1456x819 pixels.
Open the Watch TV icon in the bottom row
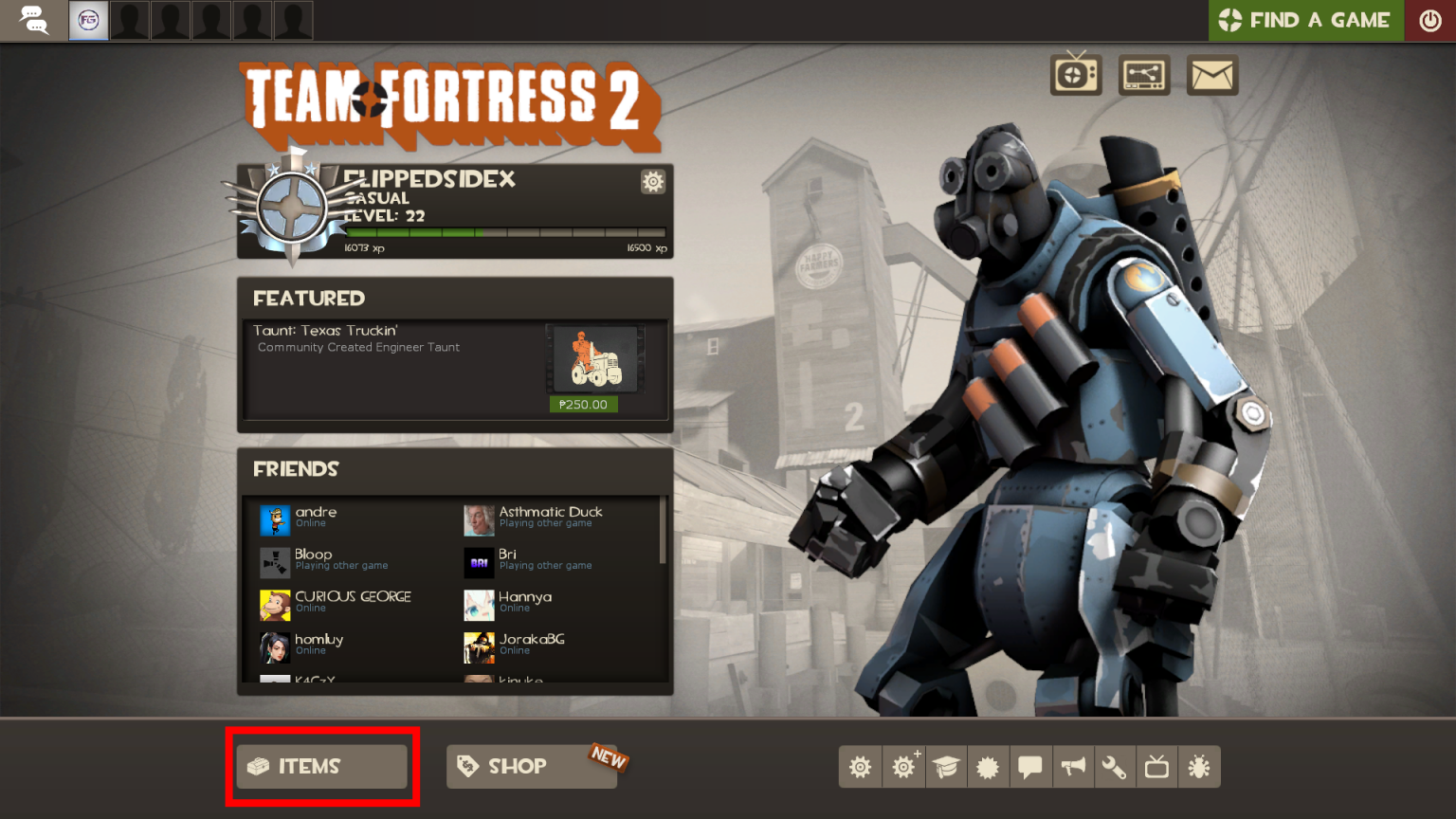pyautogui.click(x=1156, y=767)
